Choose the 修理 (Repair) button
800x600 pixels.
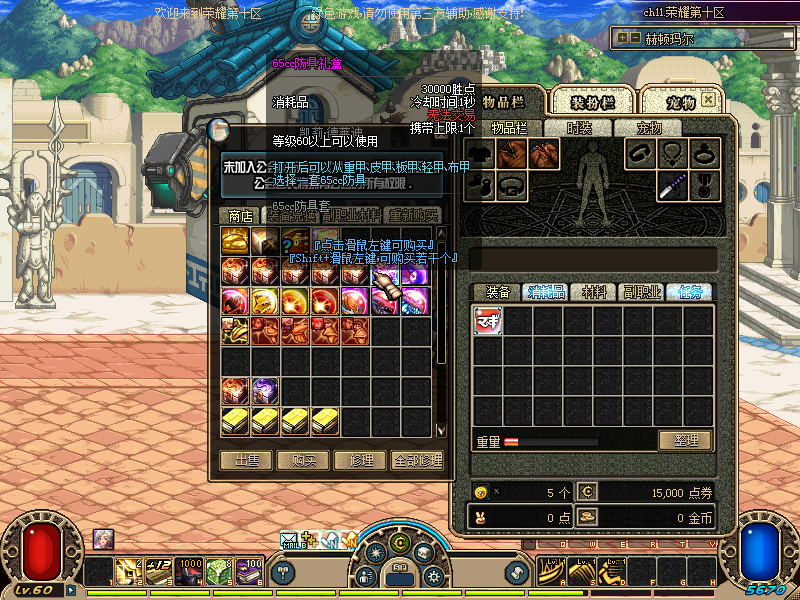point(360,460)
